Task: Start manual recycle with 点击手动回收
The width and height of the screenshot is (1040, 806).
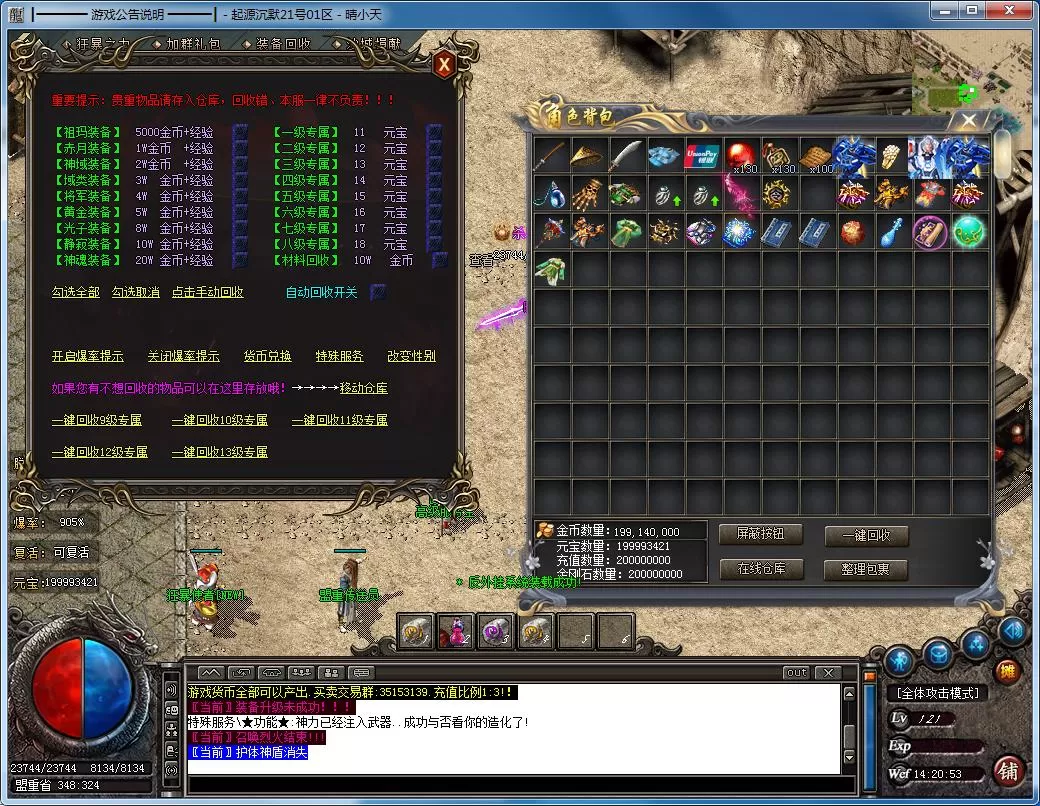Action: [208, 292]
